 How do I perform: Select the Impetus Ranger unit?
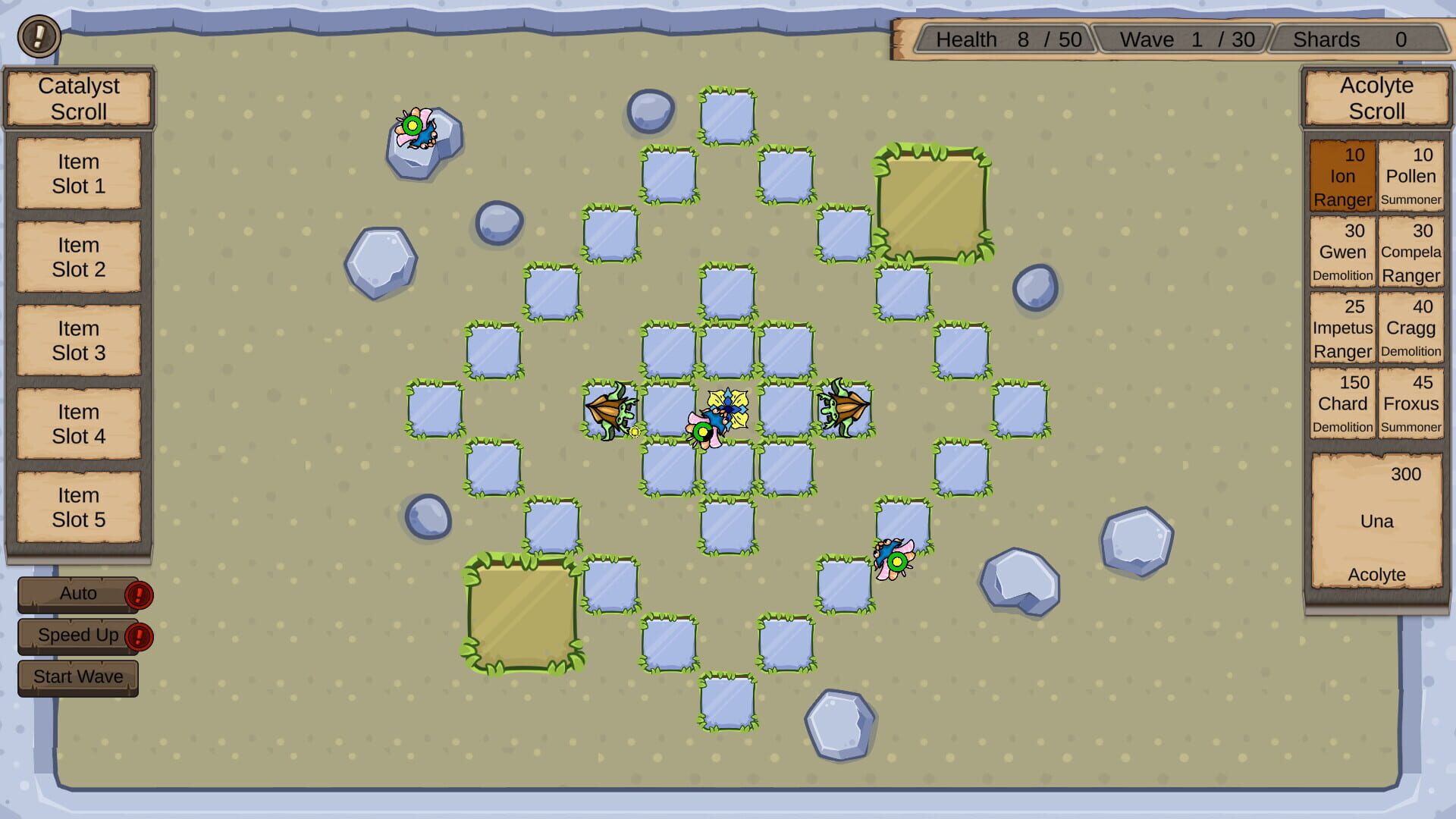1342,328
